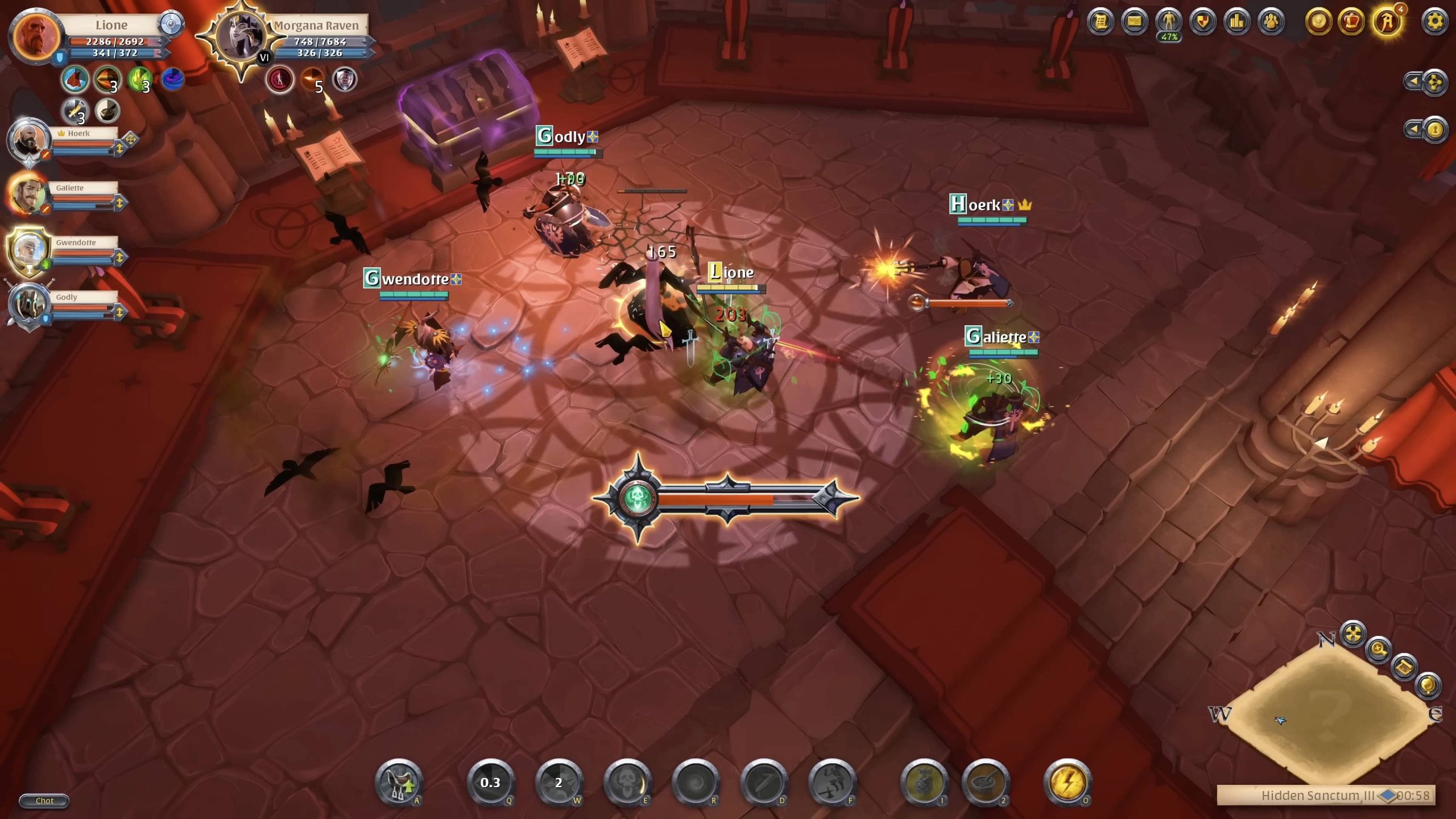Use the potion item slot
Viewport: 1456px width, 819px height.
pyautogui.click(x=924, y=783)
